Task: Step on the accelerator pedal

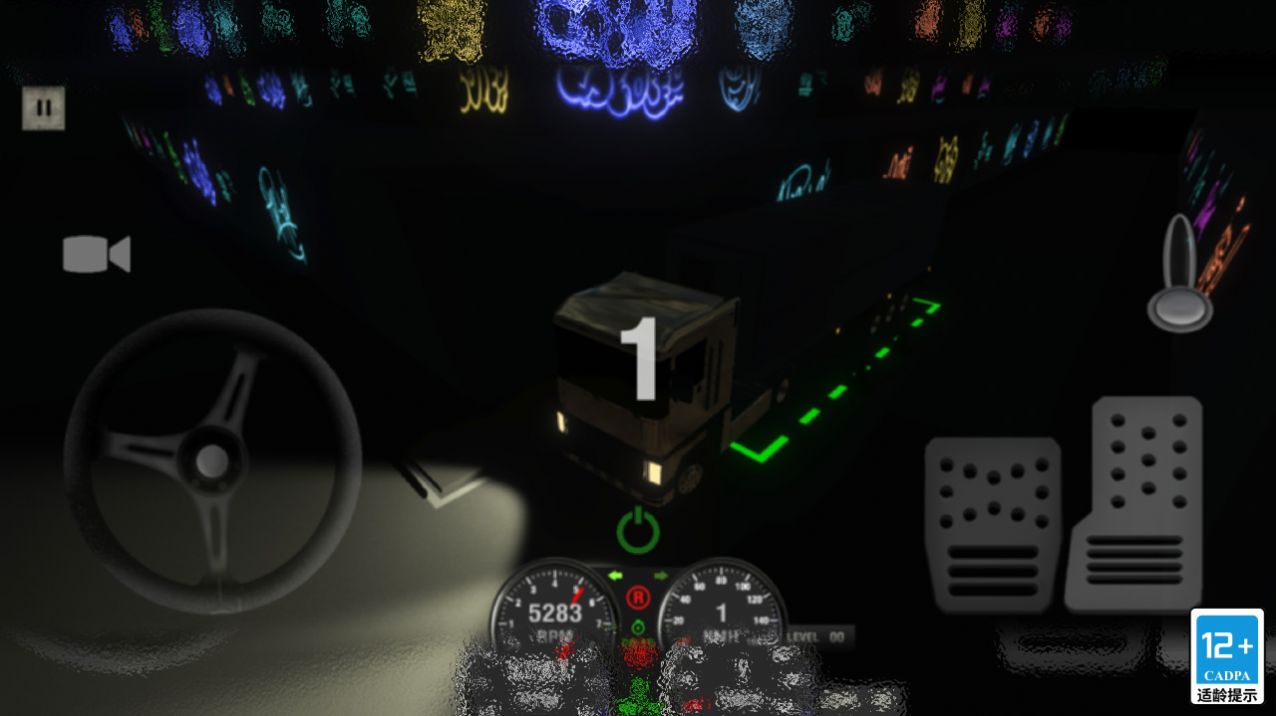Action: 1134,503
